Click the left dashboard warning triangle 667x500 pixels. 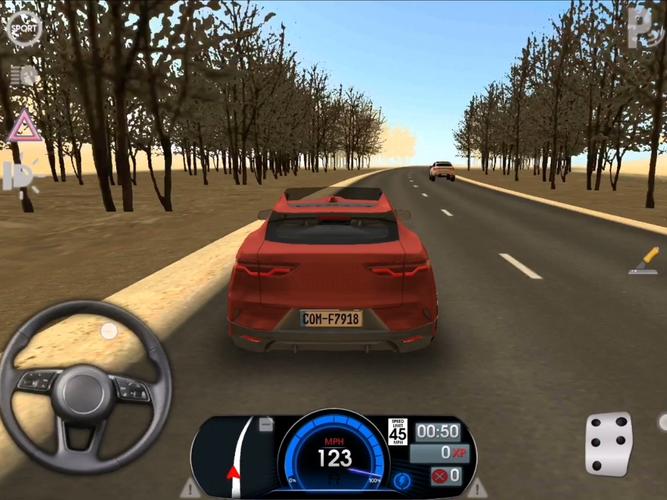(189, 488)
